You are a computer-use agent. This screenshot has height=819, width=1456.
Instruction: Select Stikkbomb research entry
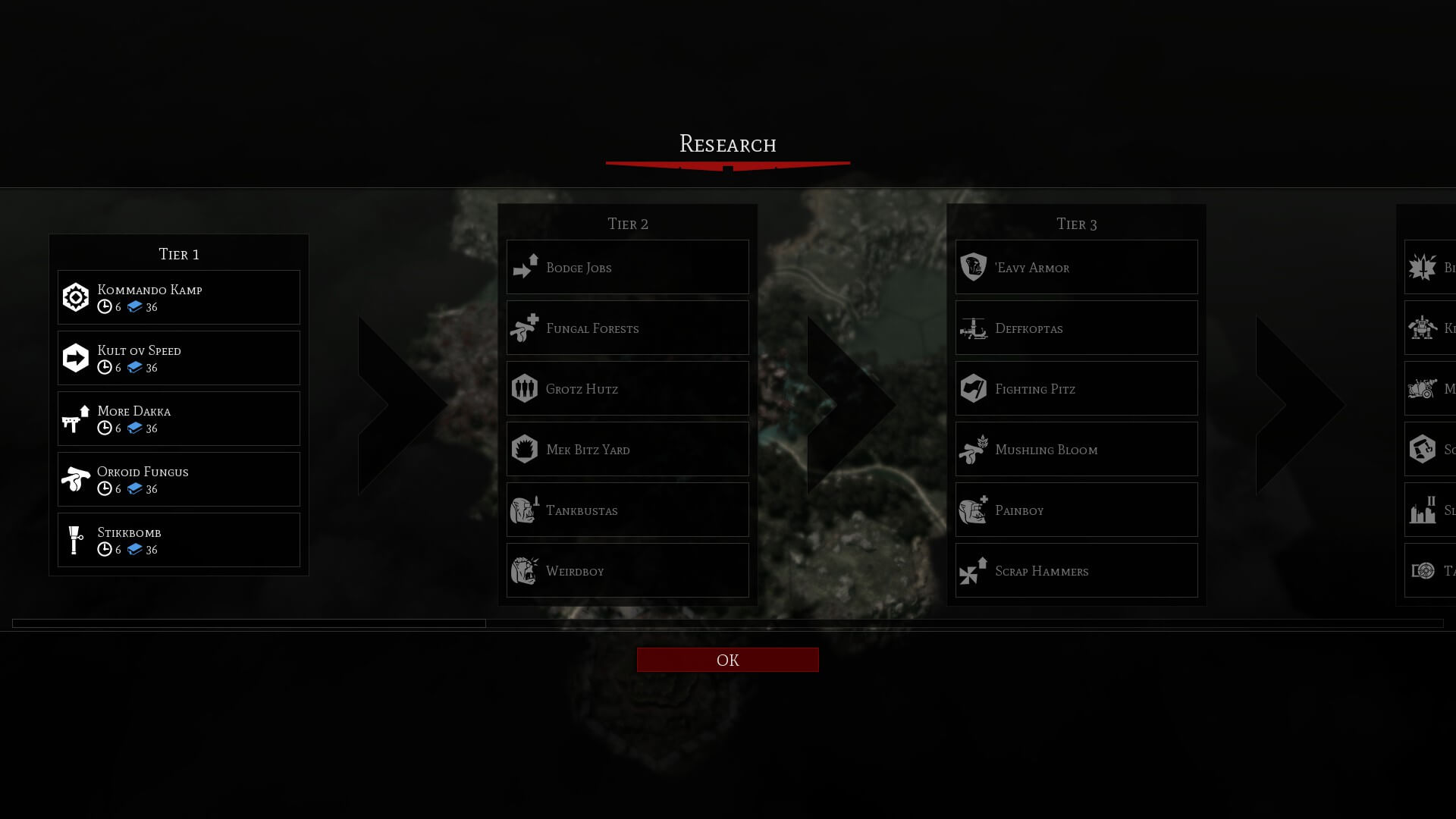[179, 540]
